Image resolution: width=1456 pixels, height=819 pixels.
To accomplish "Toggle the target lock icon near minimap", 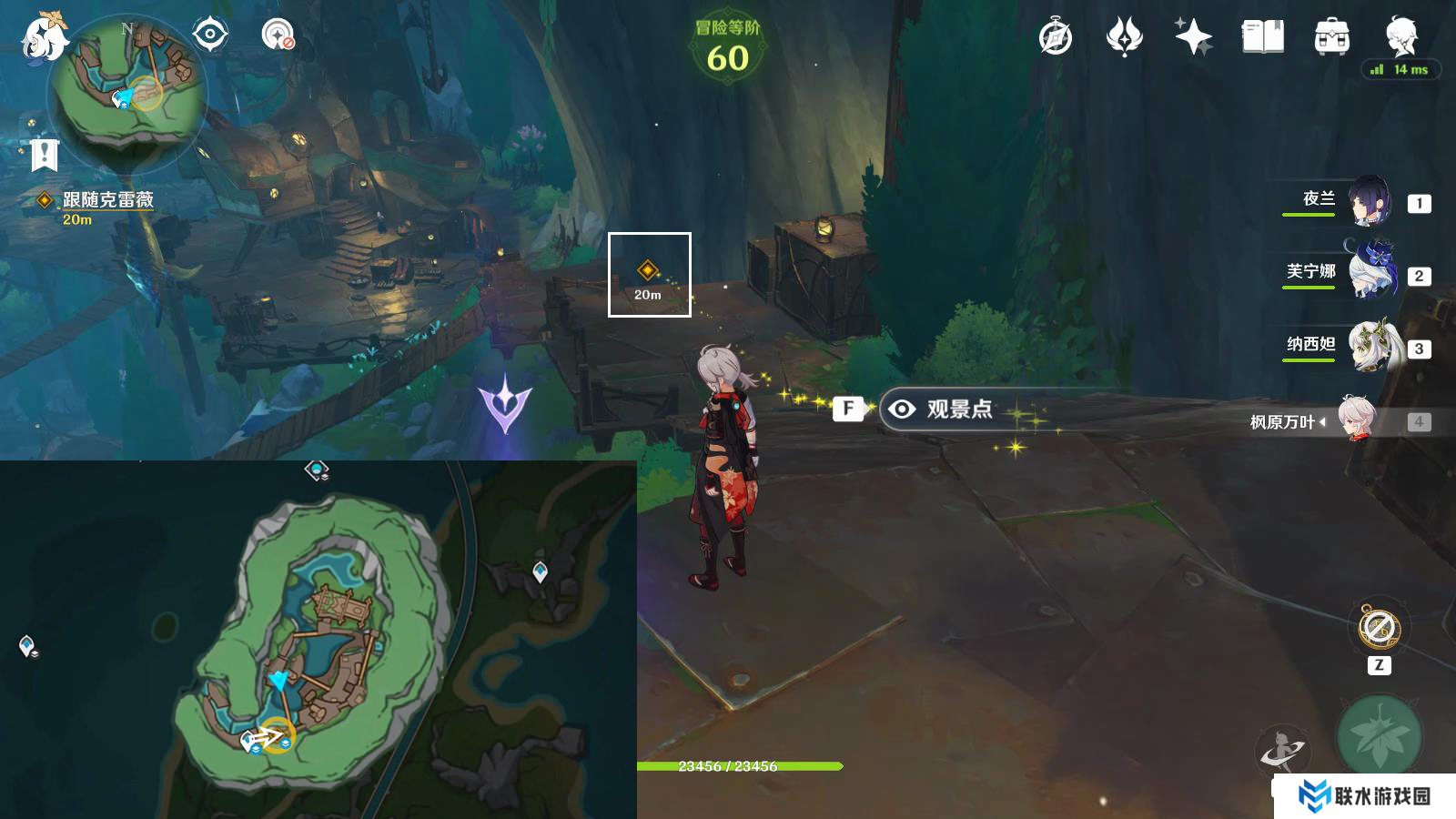I will (209, 35).
